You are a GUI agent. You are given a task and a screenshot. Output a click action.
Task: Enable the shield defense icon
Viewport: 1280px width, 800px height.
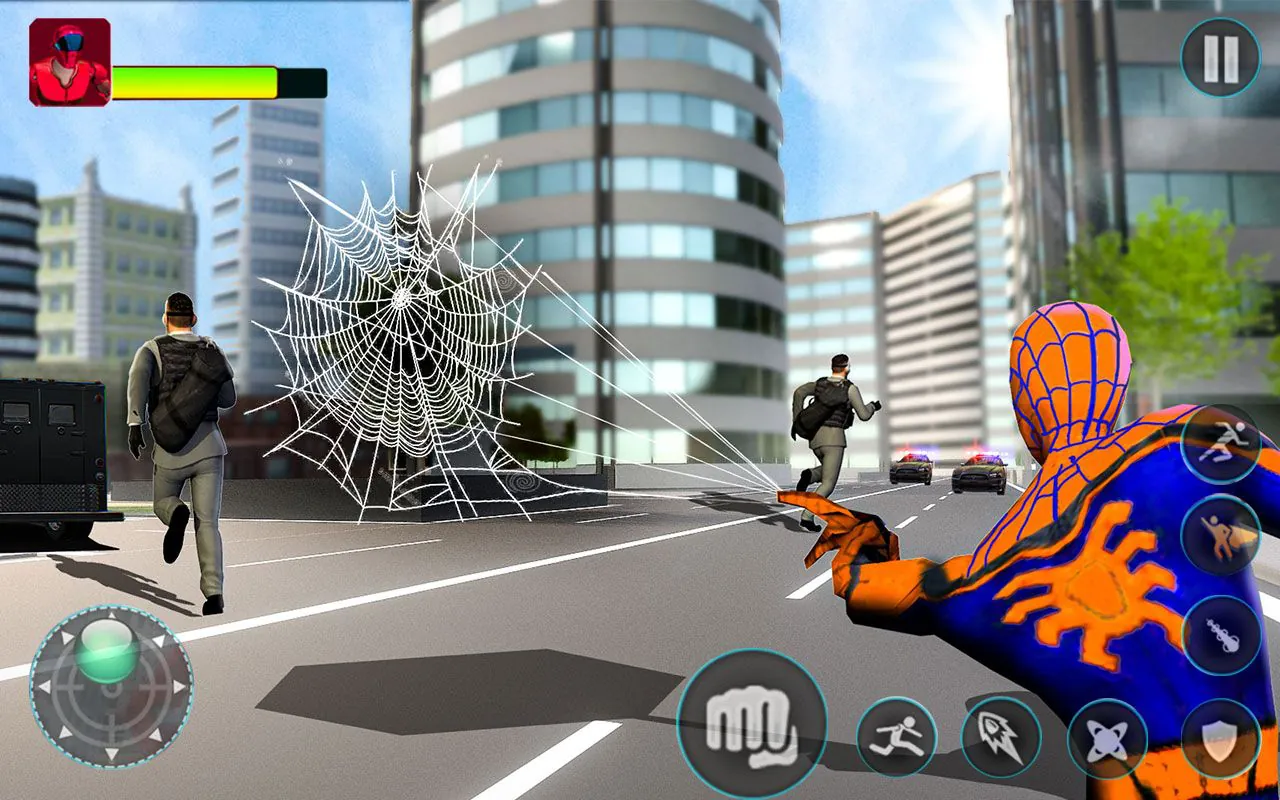pos(1219,736)
